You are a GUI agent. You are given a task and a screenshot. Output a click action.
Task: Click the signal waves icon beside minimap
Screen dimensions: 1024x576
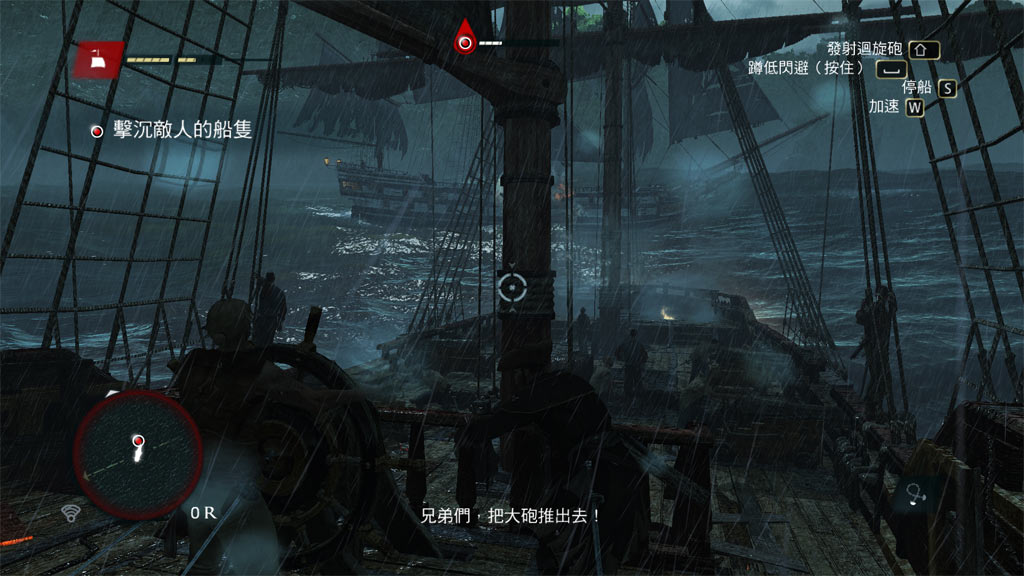[71, 514]
